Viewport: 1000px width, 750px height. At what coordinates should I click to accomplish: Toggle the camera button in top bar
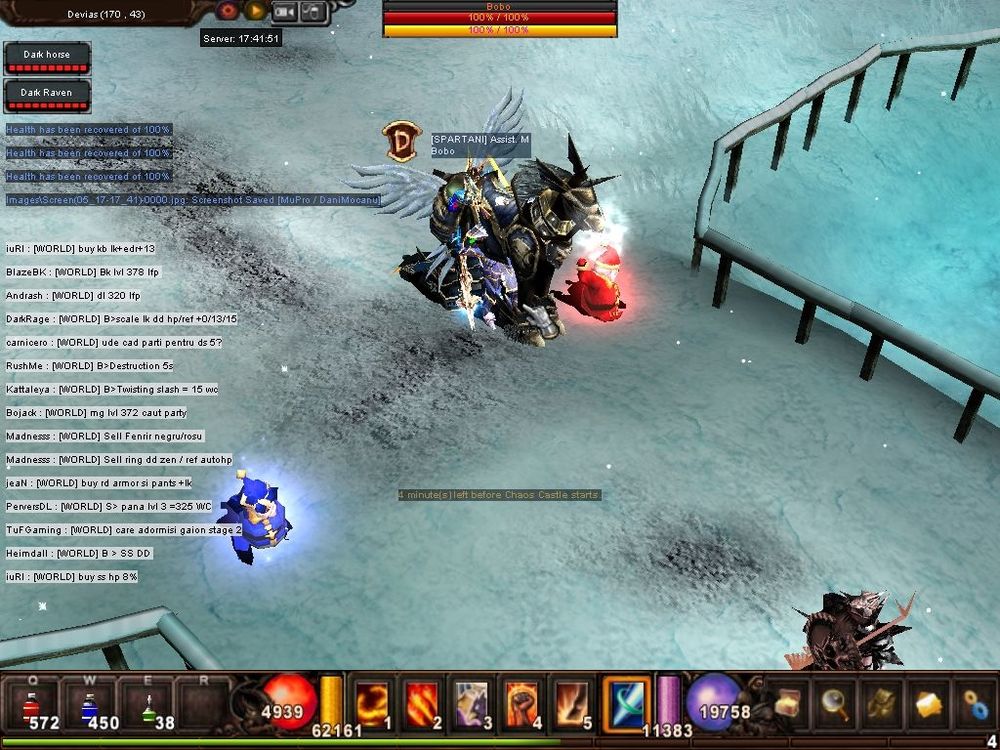285,12
